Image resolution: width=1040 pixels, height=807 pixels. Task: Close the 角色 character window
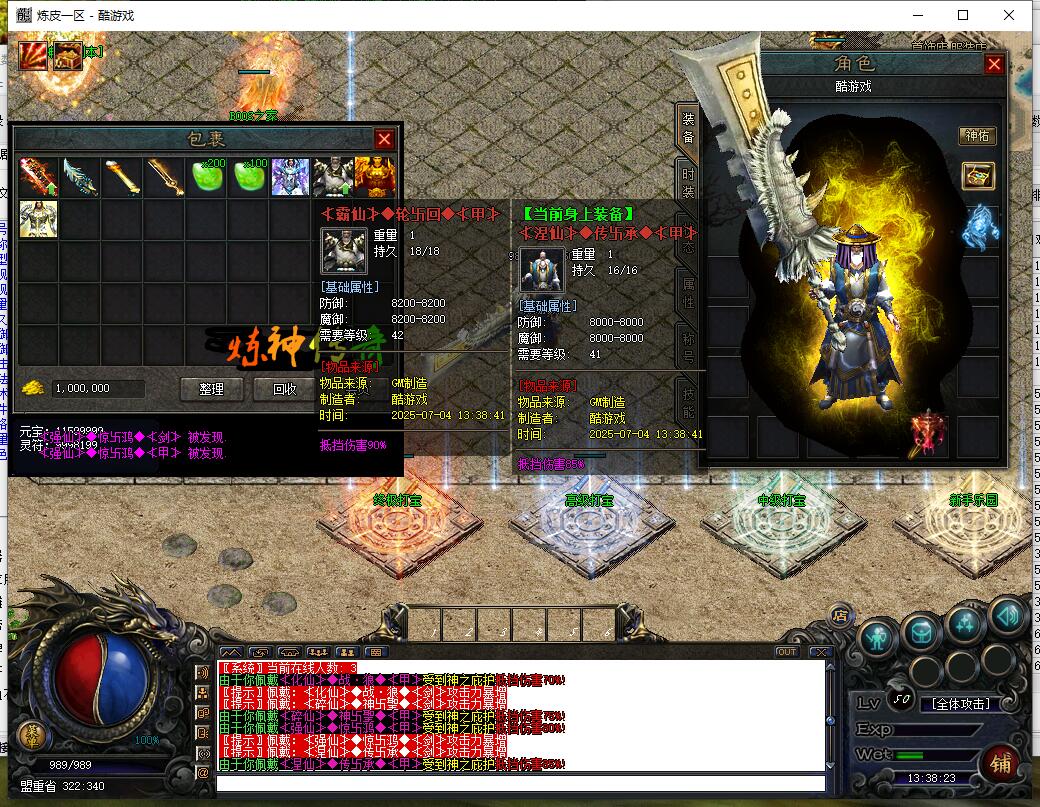[x=993, y=64]
